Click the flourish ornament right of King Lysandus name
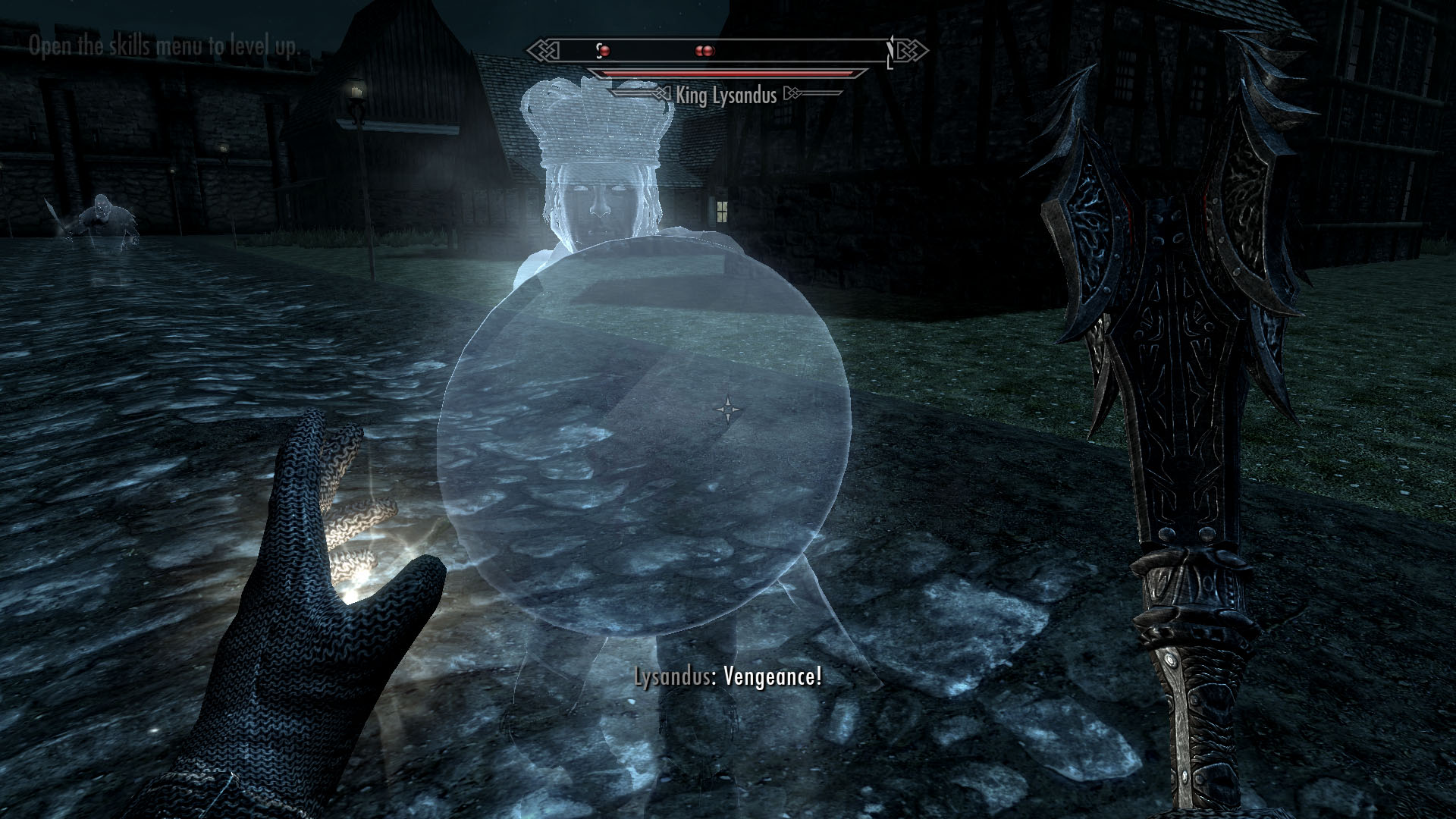1456x819 pixels. point(792,94)
